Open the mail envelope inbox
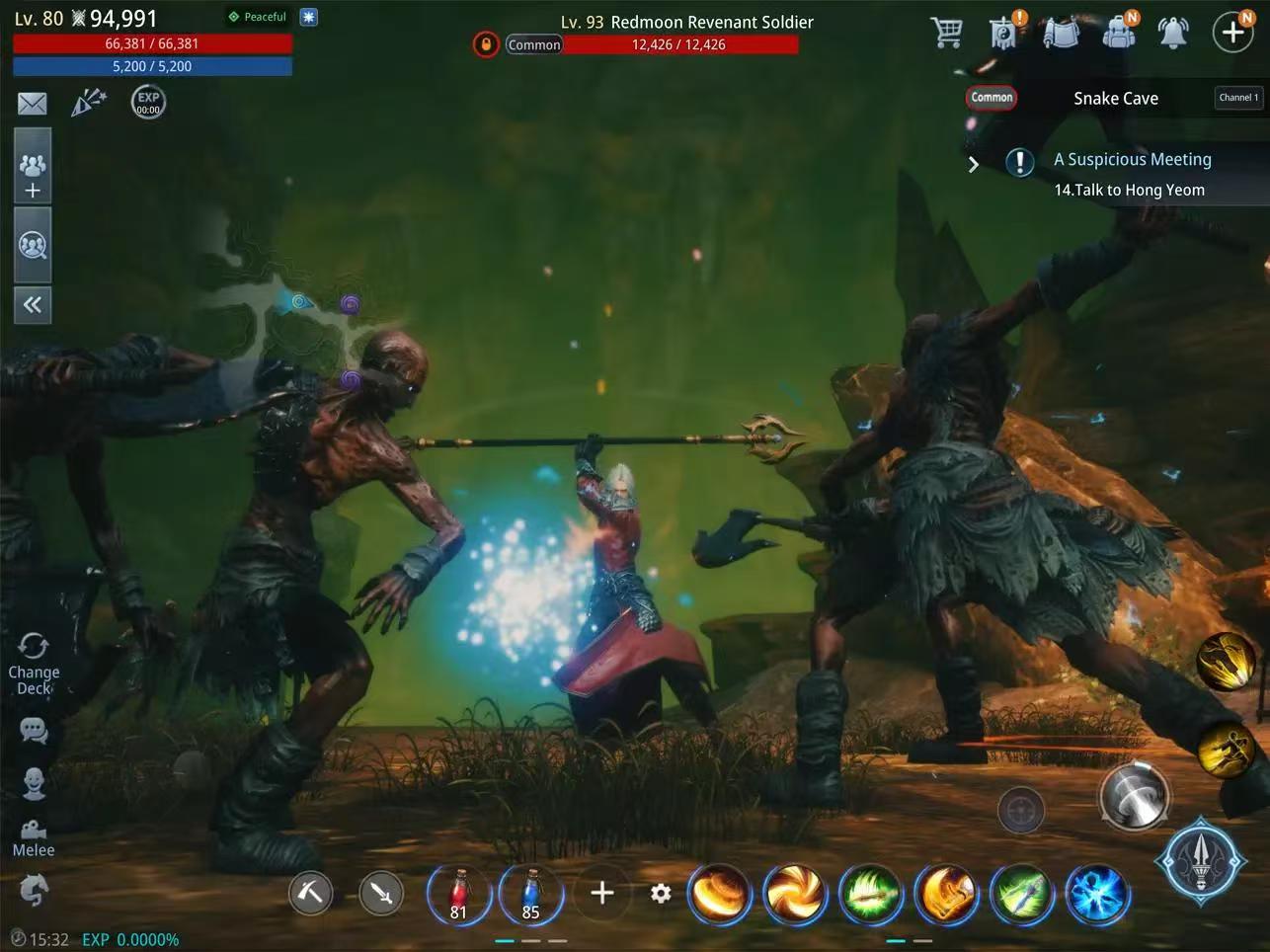1270x952 pixels. tap(33, 103)
